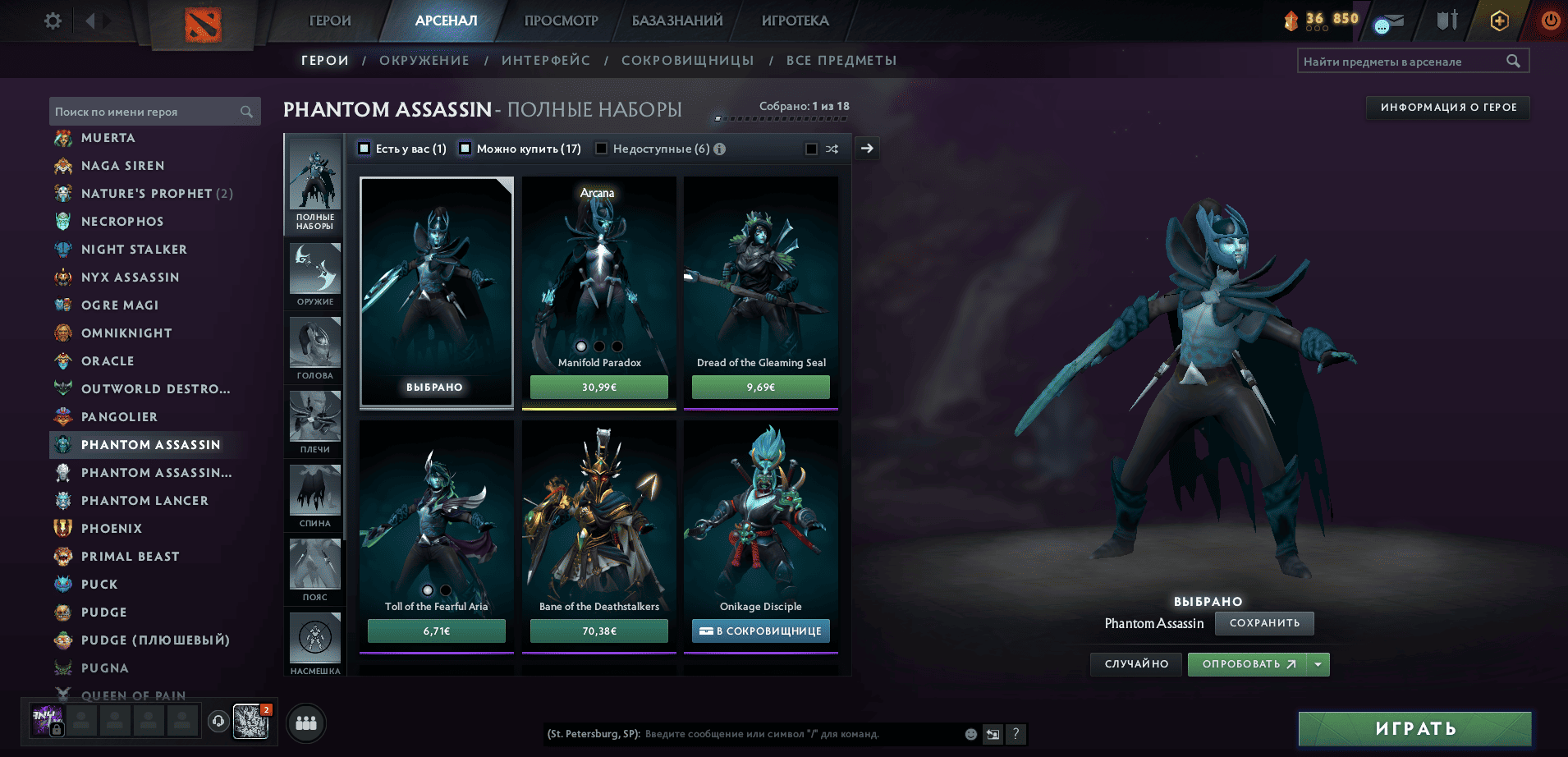The height and width of the screenshot is (757, 1568).
Task: Open the НАСМЕШКА taunt category icon
Action: tap(314, 639)
